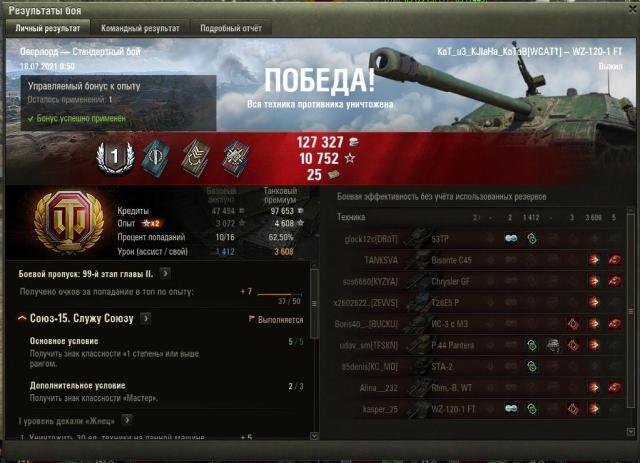Select TANKSVA's Bisonte C45 row
This screenshot has width=640, height=463.
click(480, 261)
